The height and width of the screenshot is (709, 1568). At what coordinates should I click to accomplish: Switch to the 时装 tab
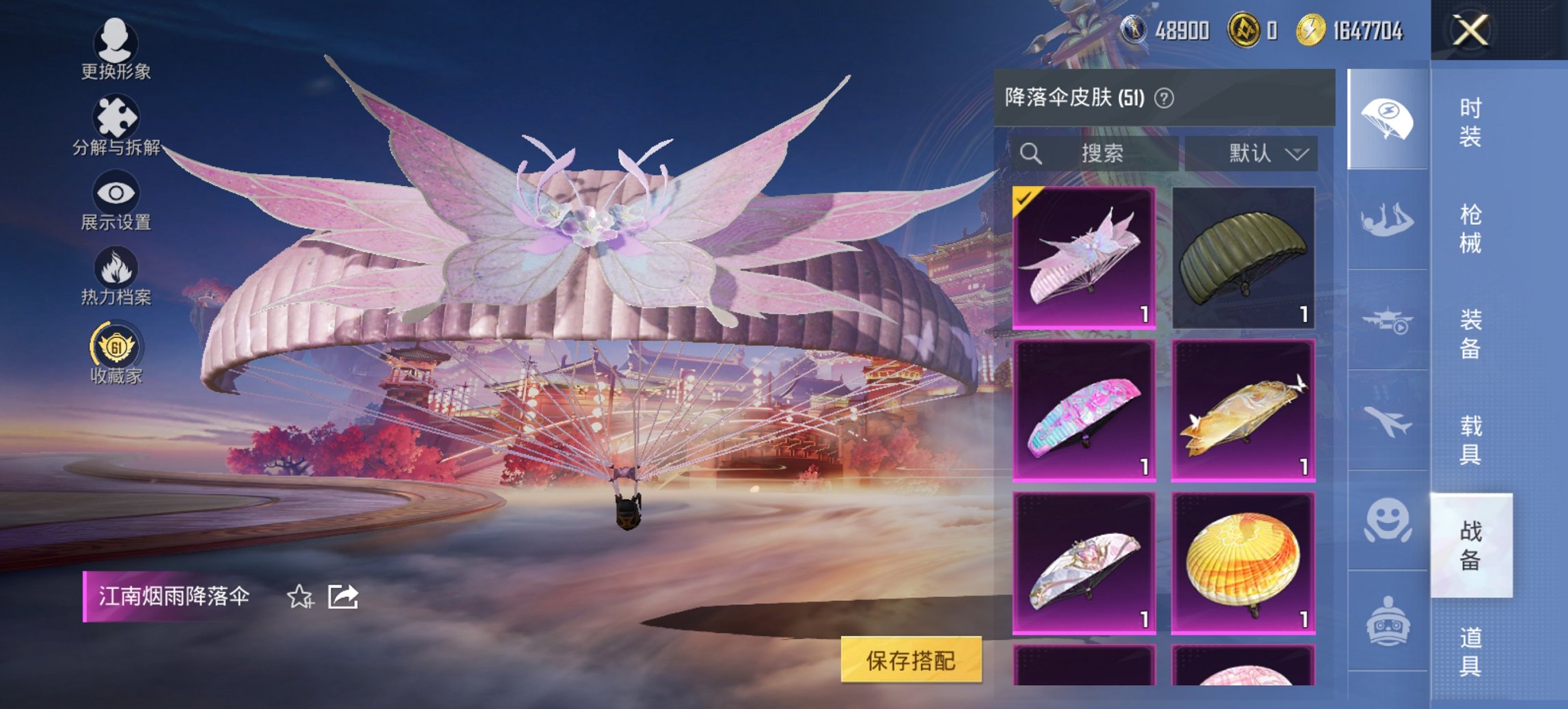coord(1471,123)
